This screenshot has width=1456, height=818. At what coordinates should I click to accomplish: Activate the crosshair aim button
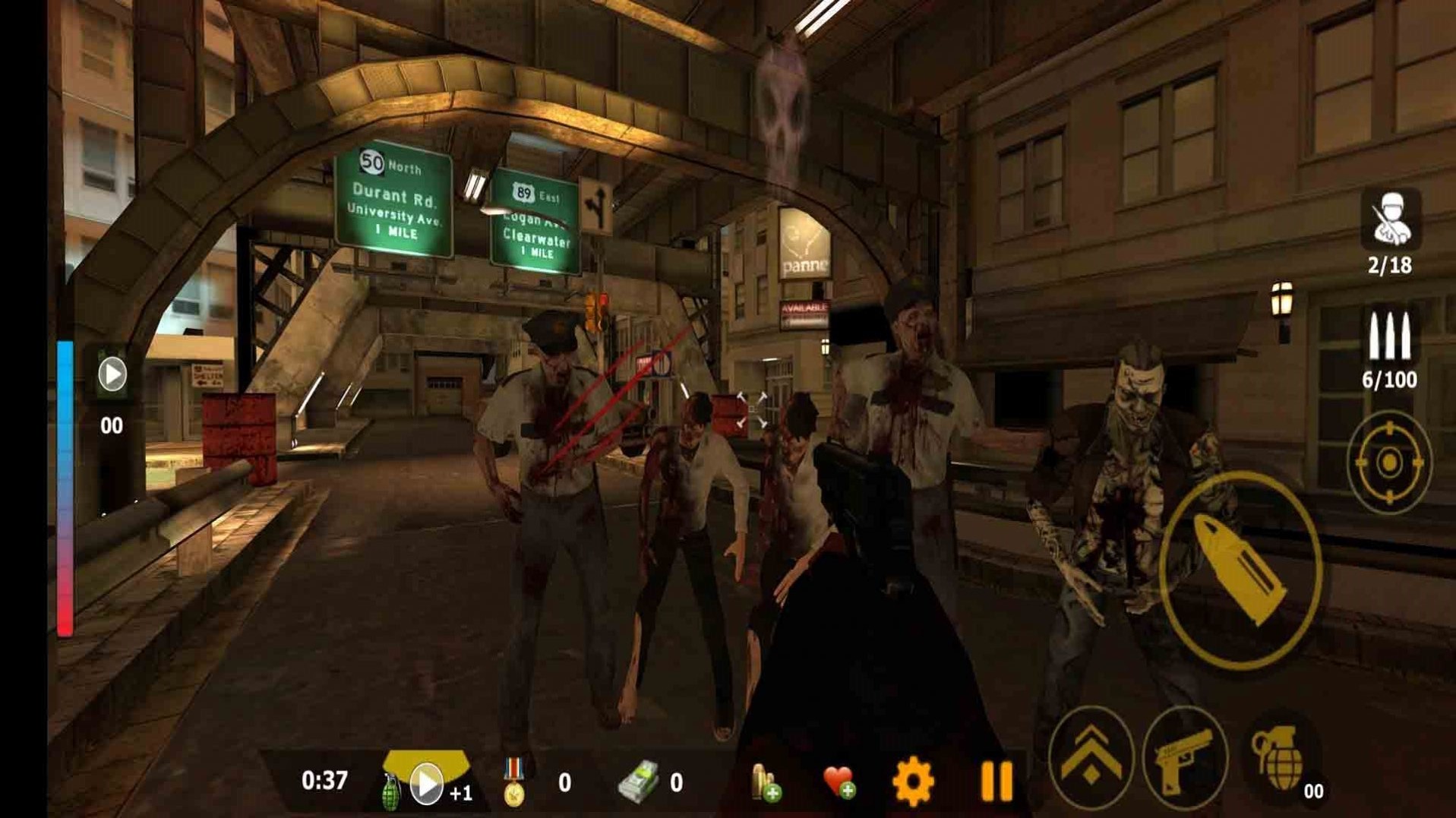point(1389,462)
